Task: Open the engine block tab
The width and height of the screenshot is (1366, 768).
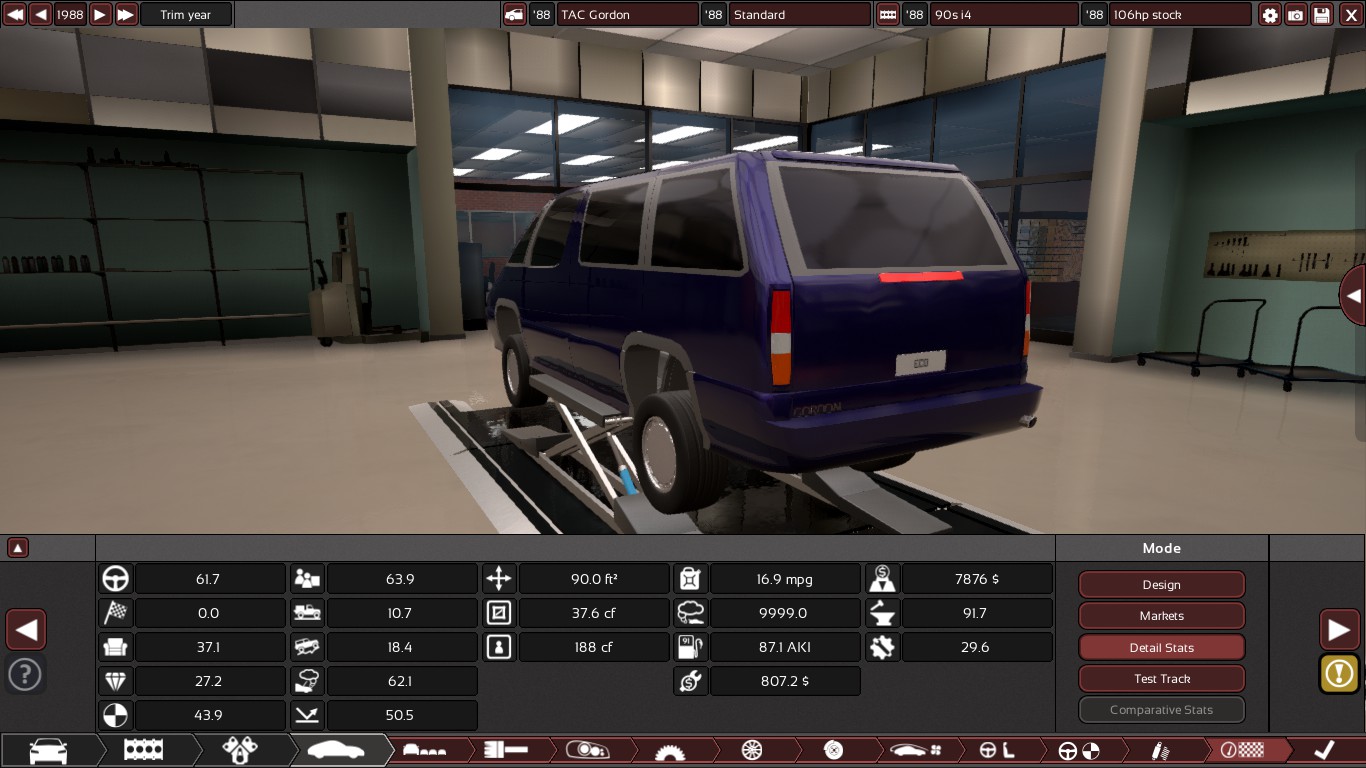Action: pos(143,750)
